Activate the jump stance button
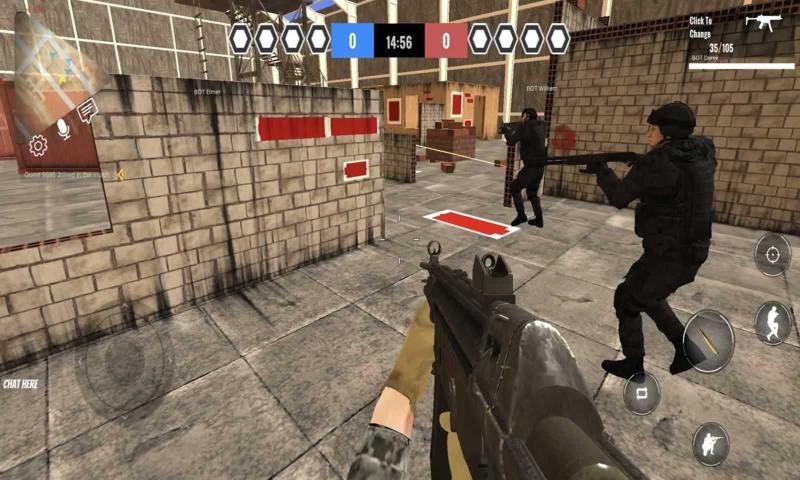Viewport: 800px width, 480px height. (x=772, y=322)
